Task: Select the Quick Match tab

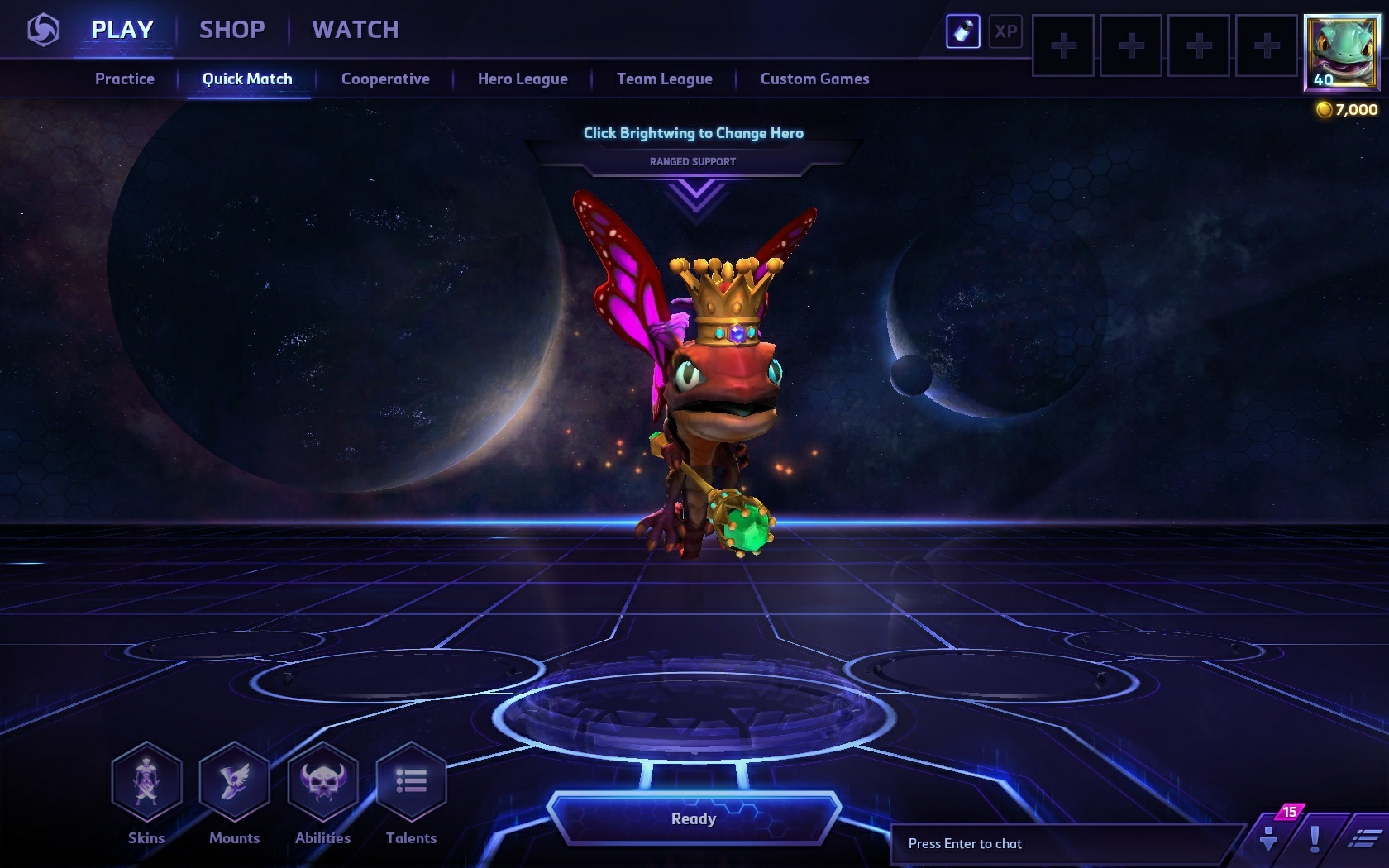Action: (x=247, y=79)
